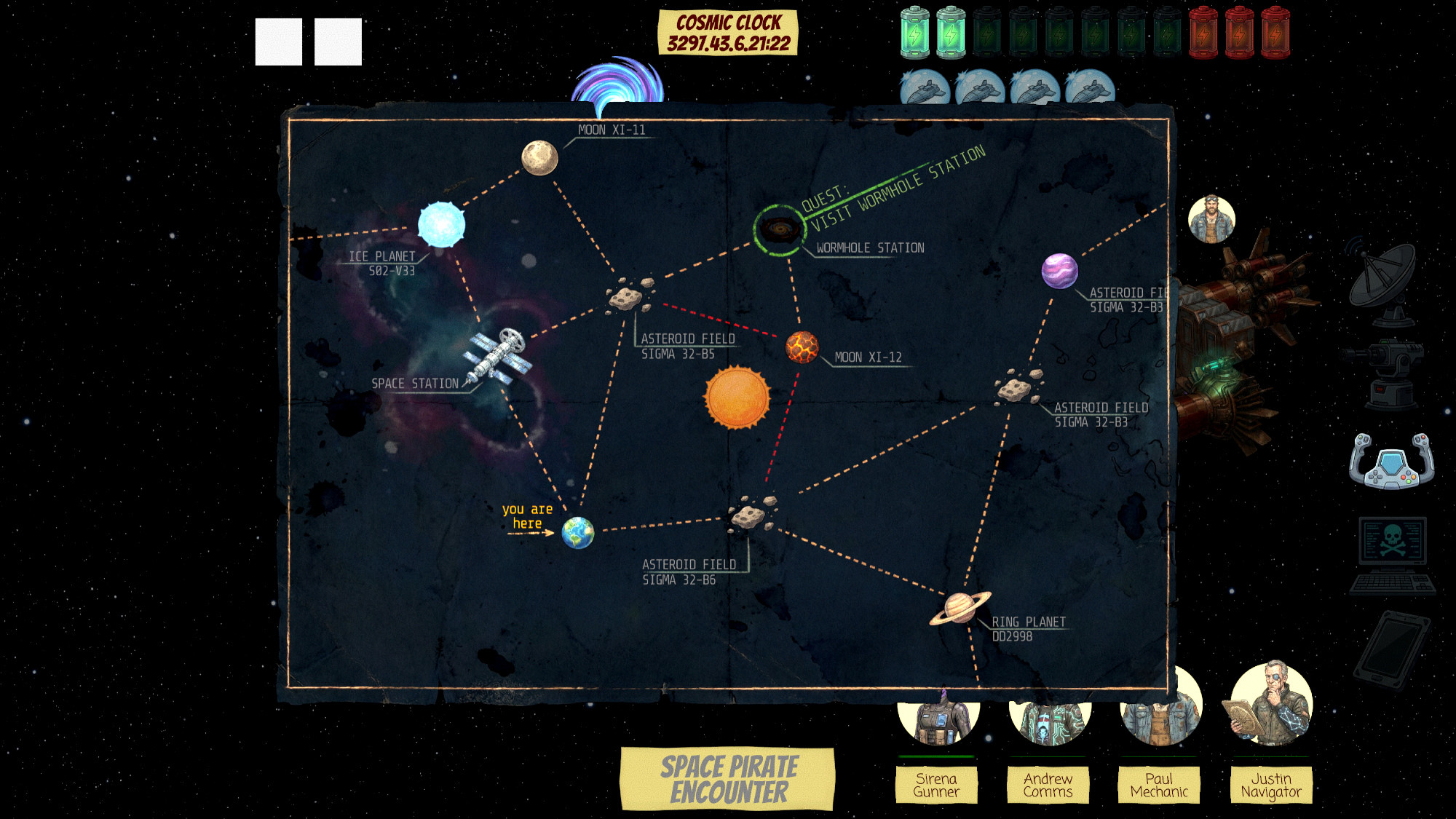1456x819 pixels.
Task: Click Sirena Gunner's green status bar
Action: [935, 757]
